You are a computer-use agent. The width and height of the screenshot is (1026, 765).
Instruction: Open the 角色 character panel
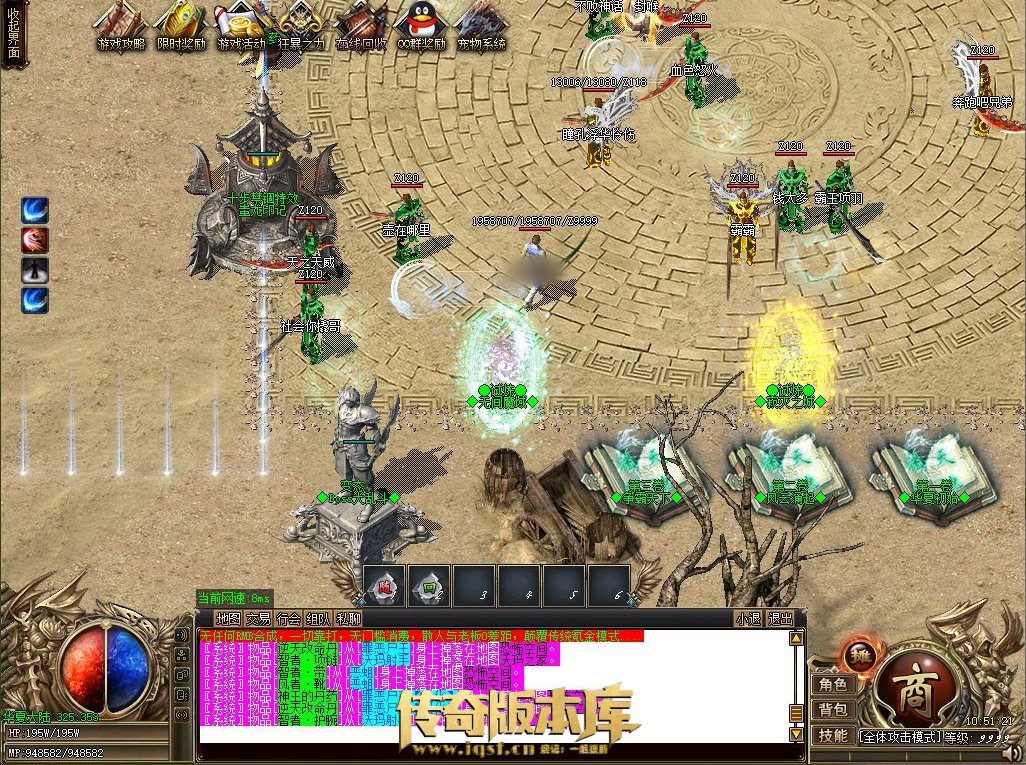(x=832, y=685)
